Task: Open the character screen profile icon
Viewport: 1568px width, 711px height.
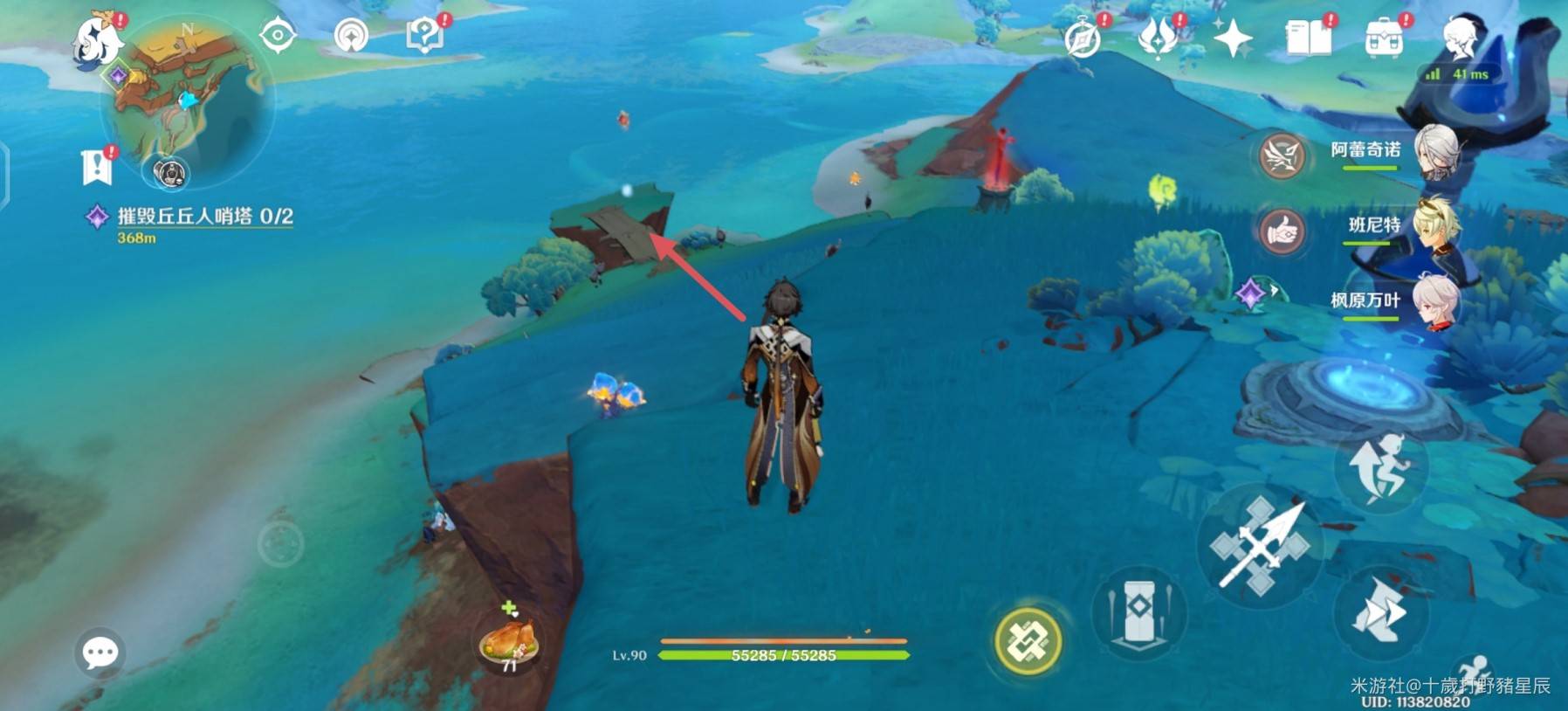Action: (x=1459, y=38)
